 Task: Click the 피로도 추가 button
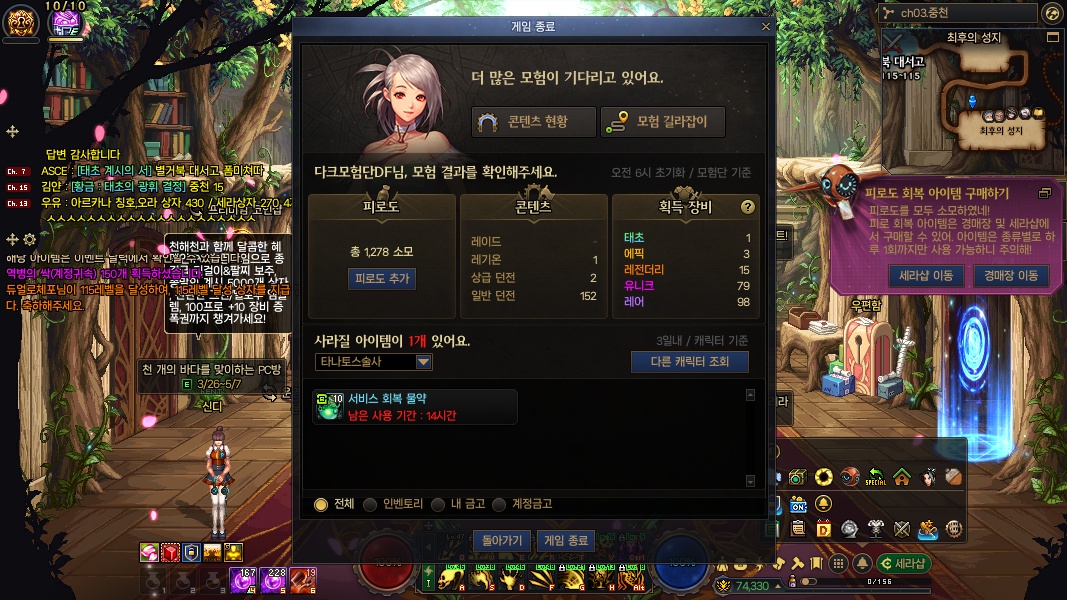coord(381,279)
